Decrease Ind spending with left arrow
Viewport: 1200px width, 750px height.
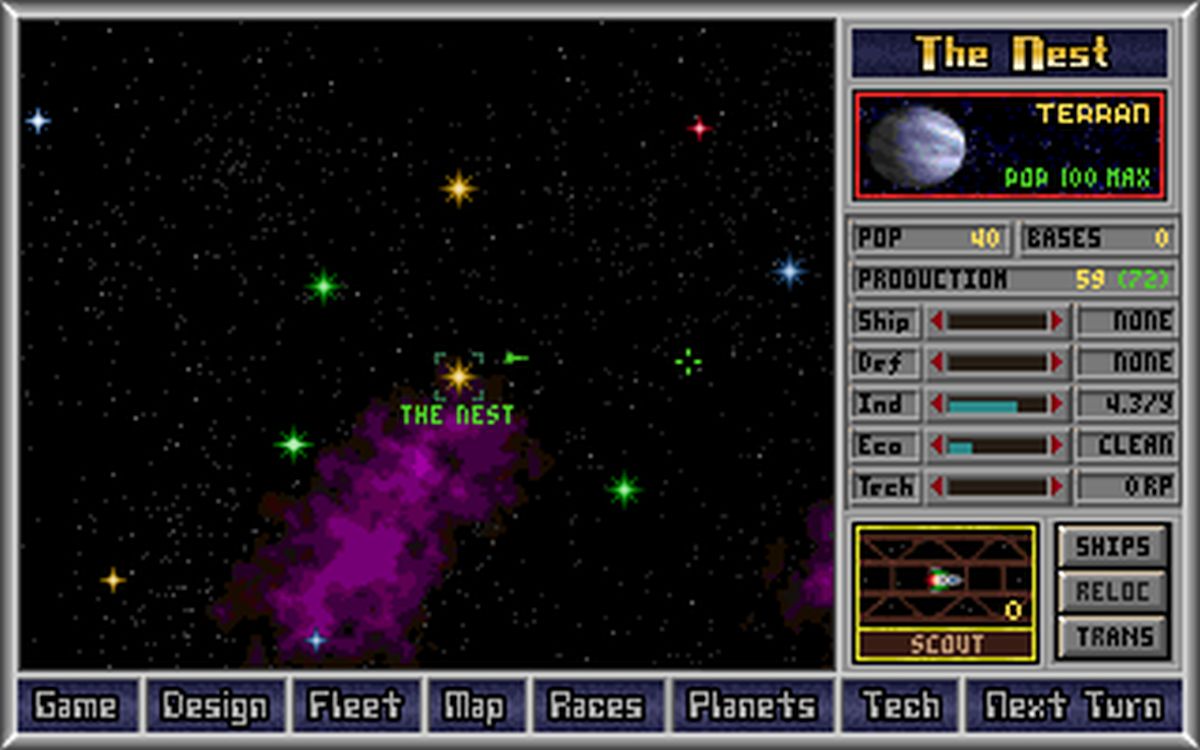(937, 404)
